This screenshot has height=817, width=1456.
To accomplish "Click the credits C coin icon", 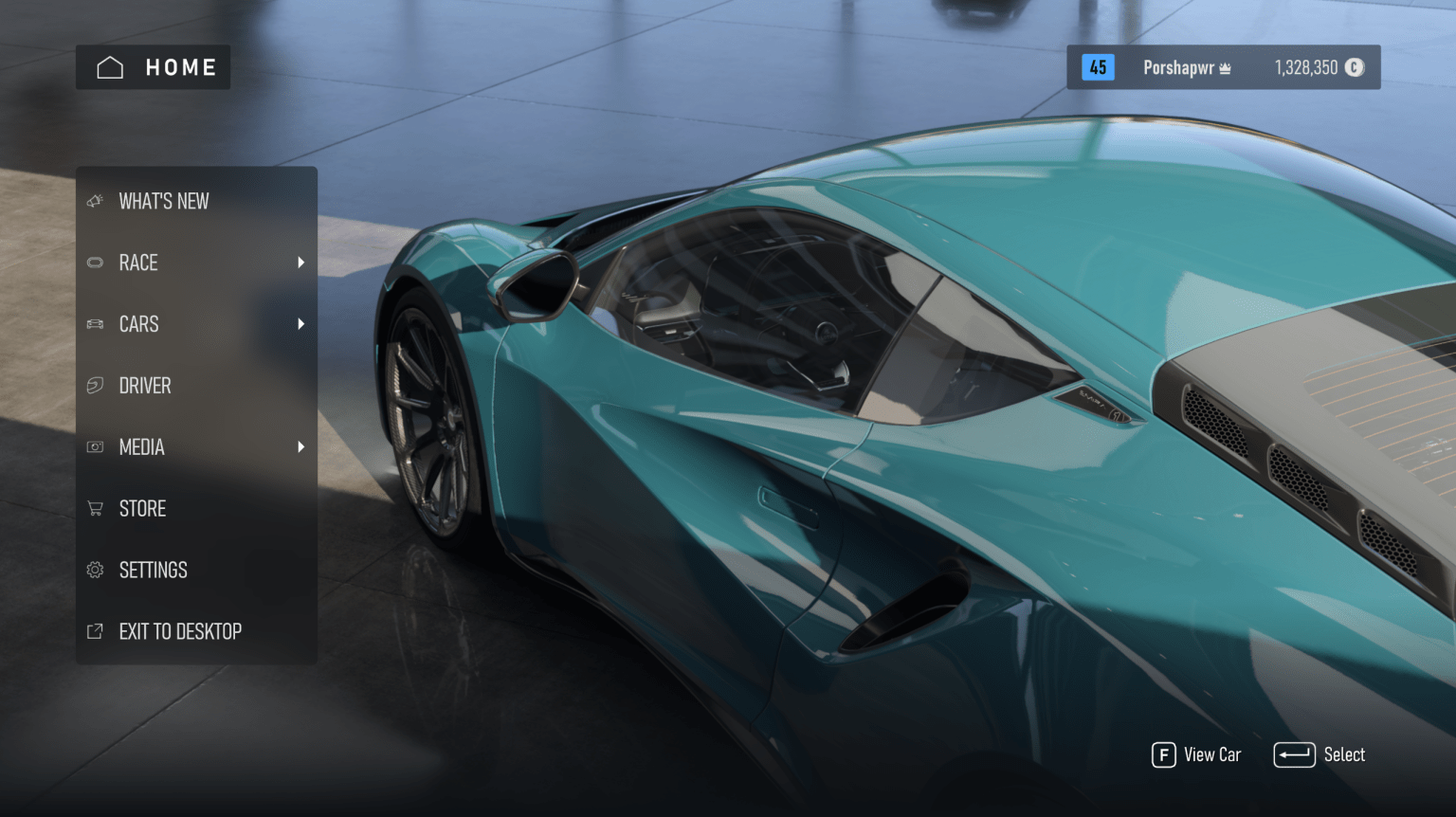I will tap(1354, 67).
